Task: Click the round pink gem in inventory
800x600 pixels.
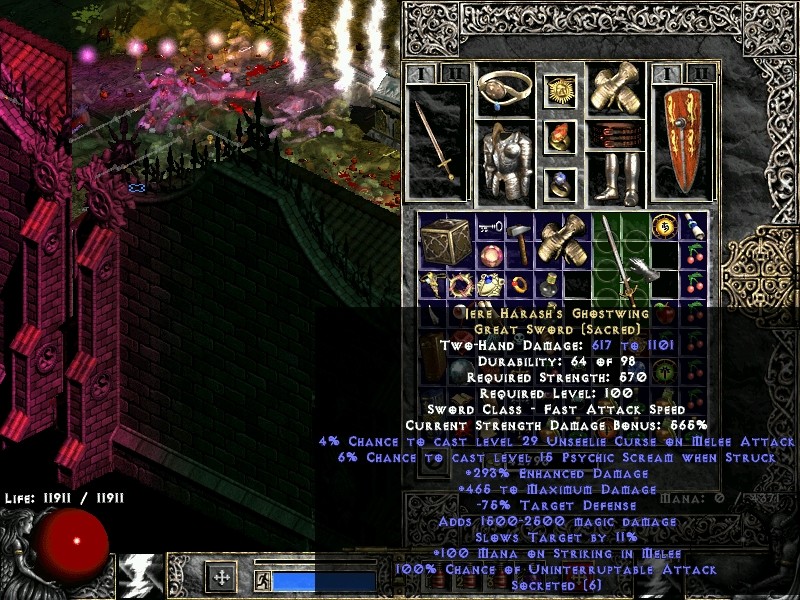Action: coord(490,256)
